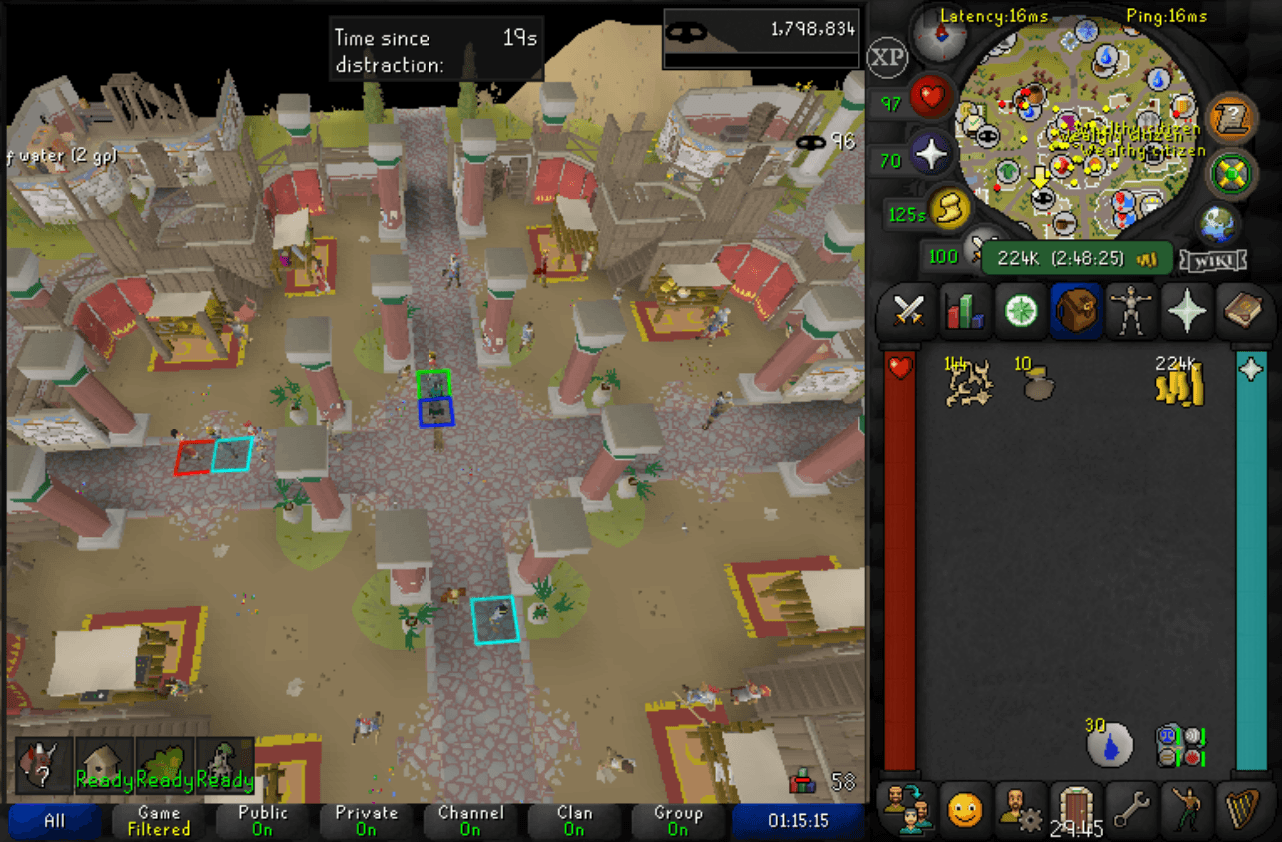
Task: Open the Skills tab with bar chart icon
Action: 965,310
